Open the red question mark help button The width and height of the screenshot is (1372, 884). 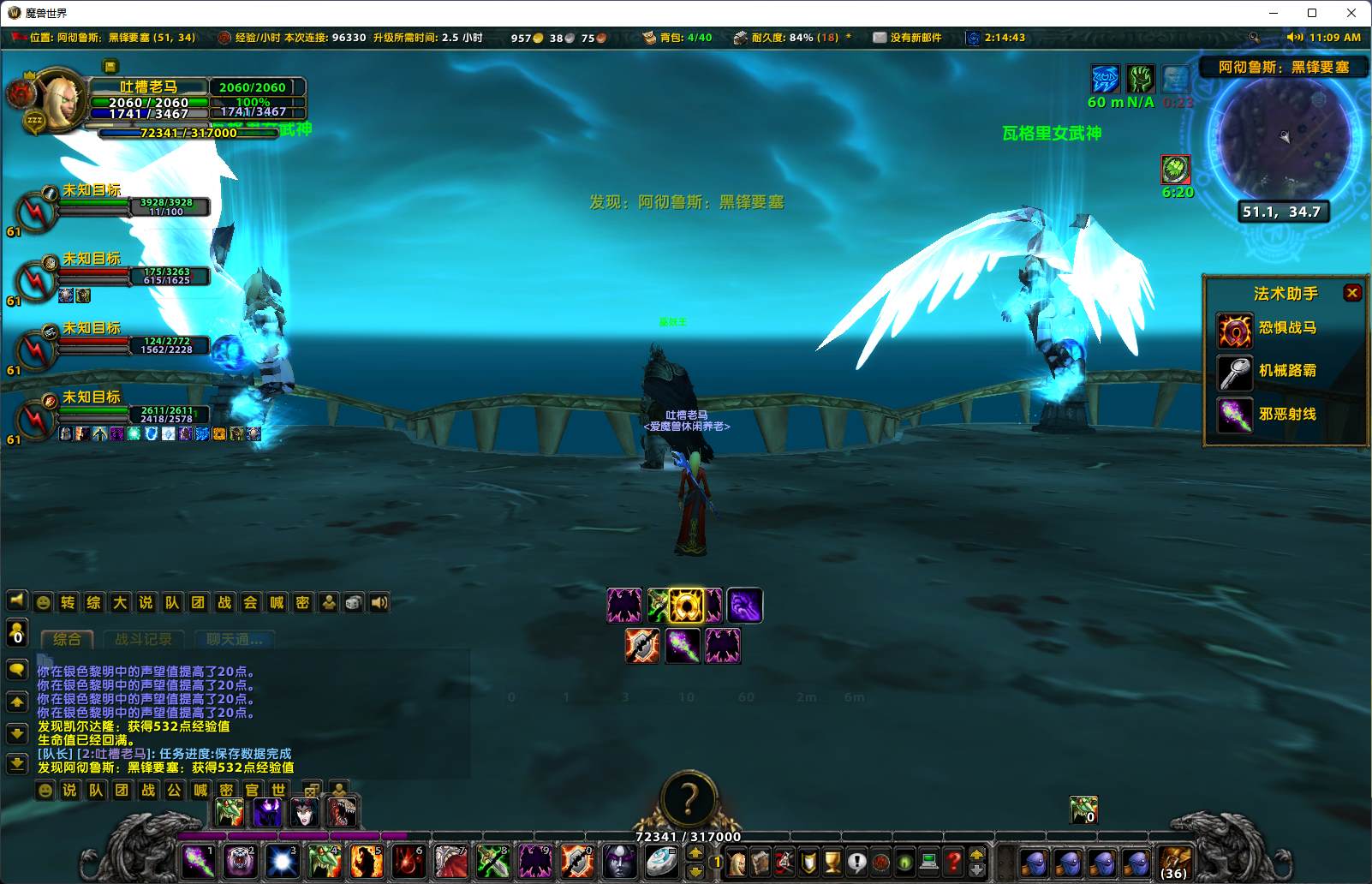point(953,861)
